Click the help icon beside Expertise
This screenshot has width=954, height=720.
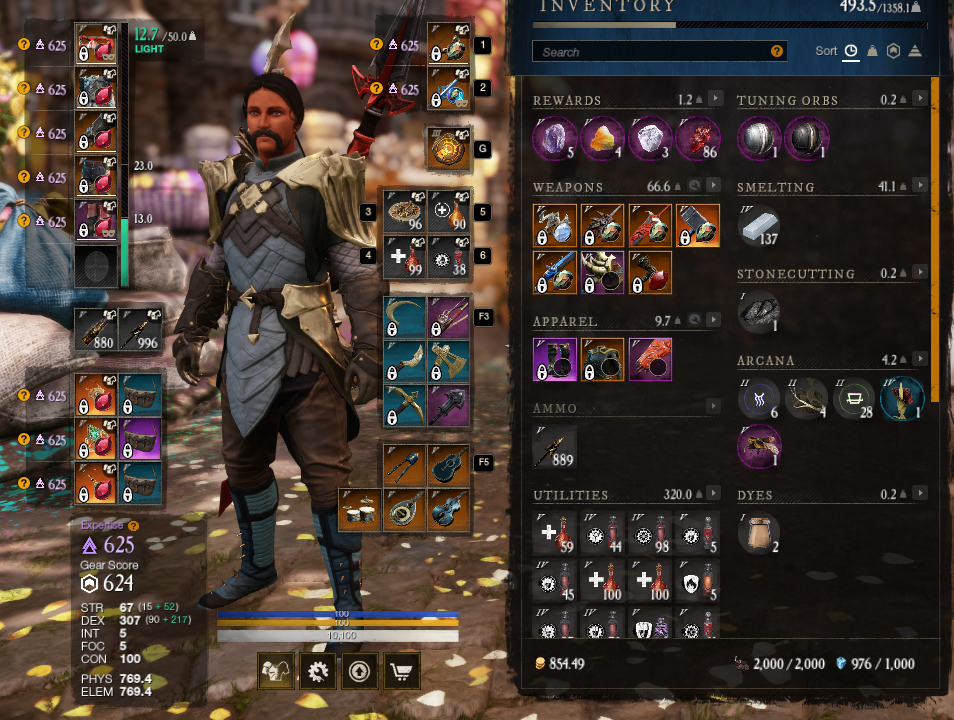(x=134, y=525)
